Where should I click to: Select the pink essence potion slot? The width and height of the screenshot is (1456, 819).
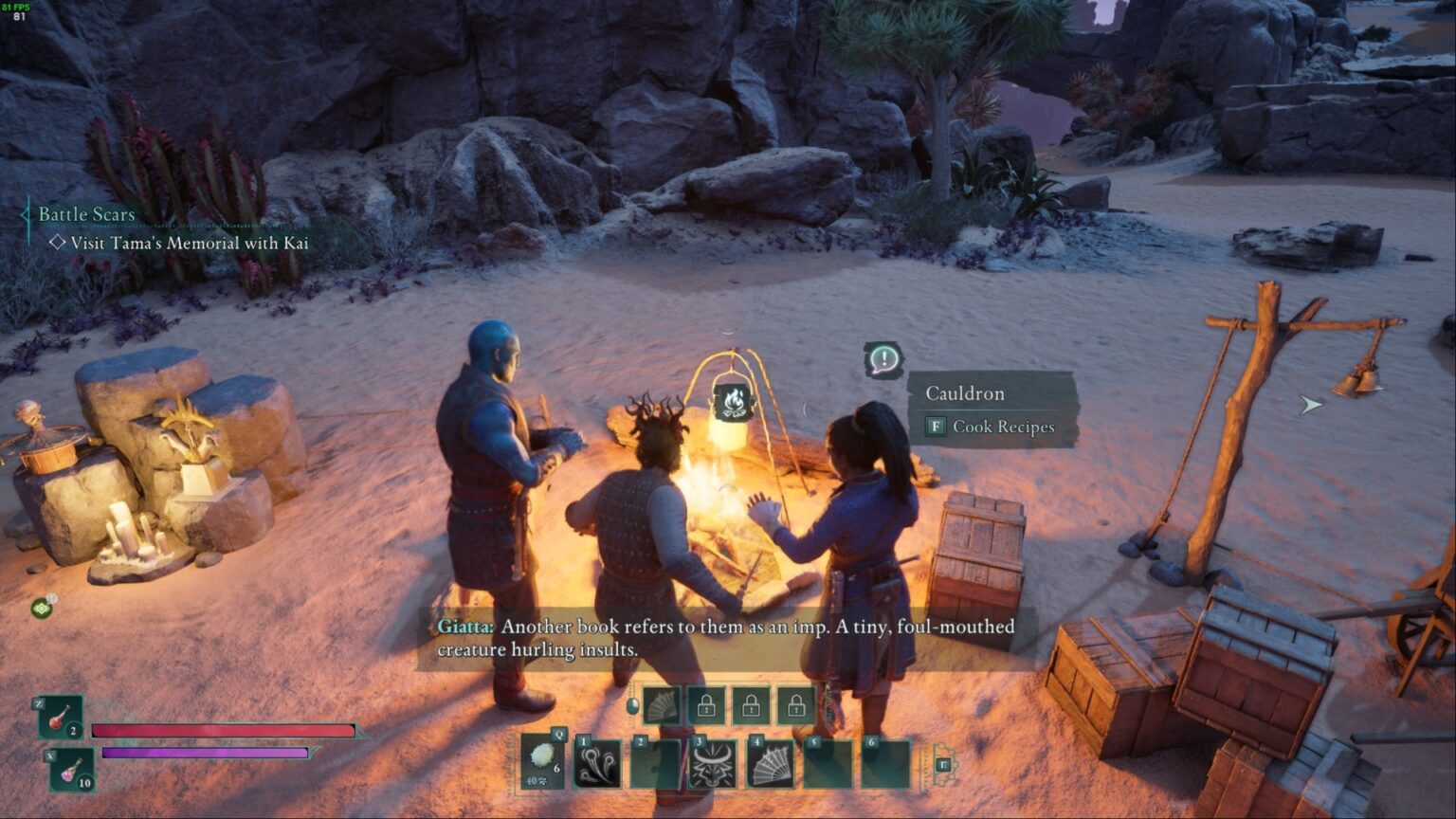72,769
